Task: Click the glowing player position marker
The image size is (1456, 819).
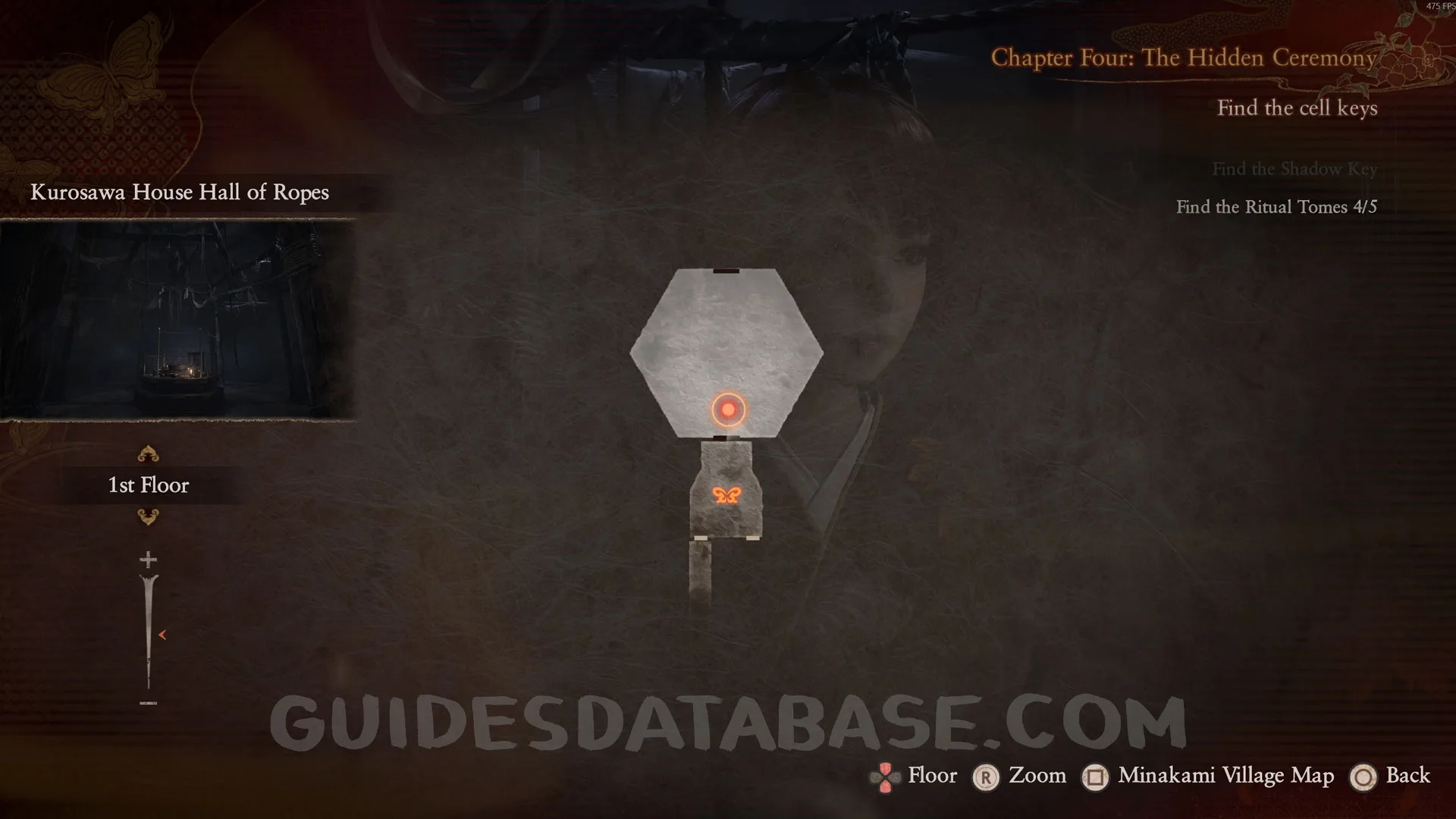Action: pos(728,409)
